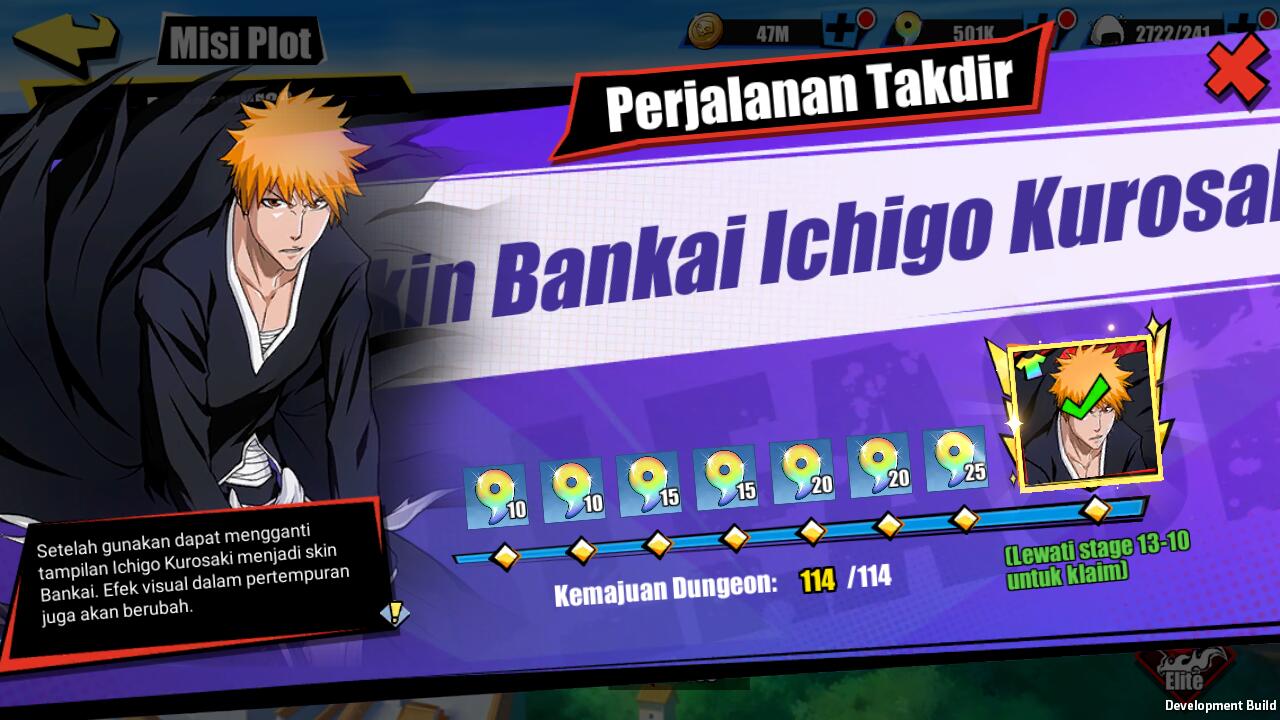This screenshot has height=720, width=1280.
Task: Tap the yellow exclamation info icon
Action: 395,614
